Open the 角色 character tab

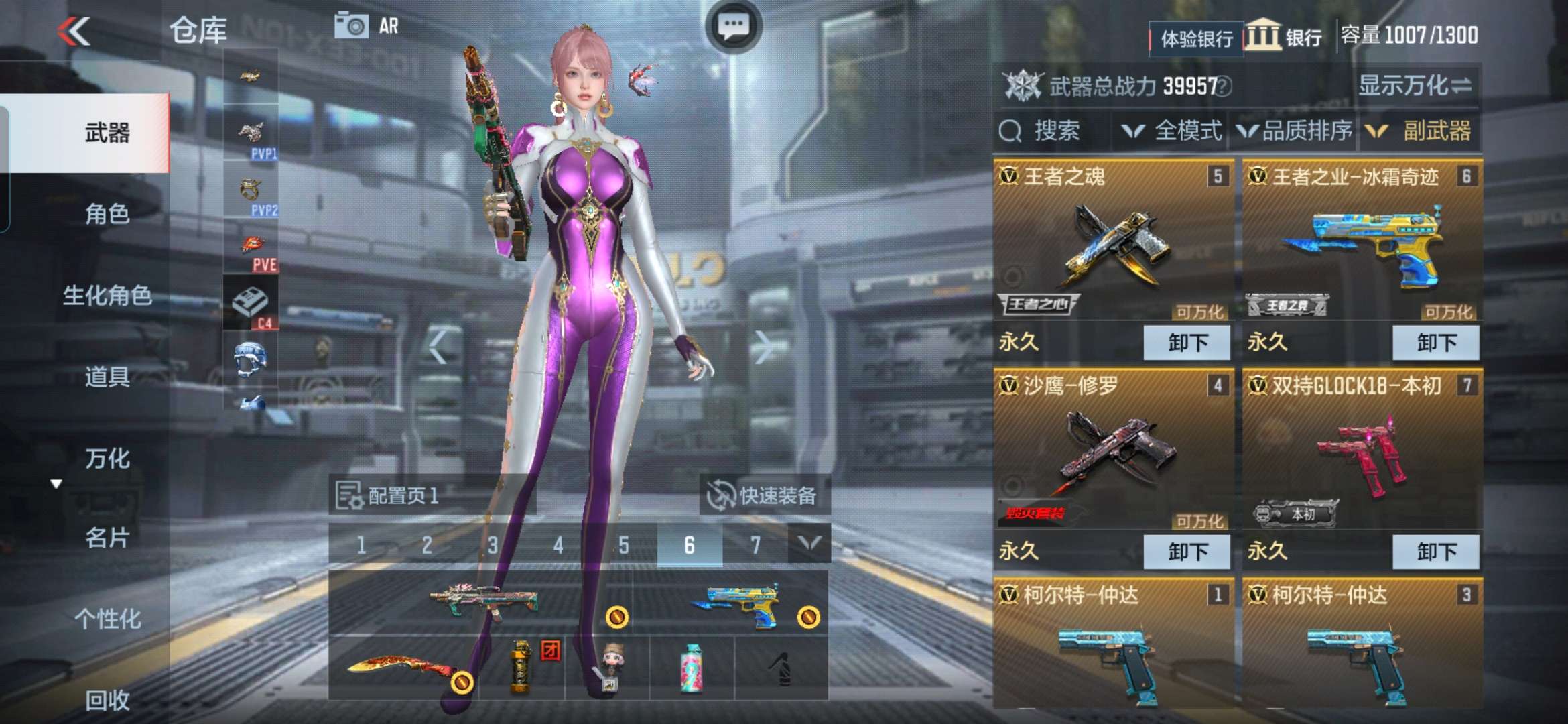(107, 214)
